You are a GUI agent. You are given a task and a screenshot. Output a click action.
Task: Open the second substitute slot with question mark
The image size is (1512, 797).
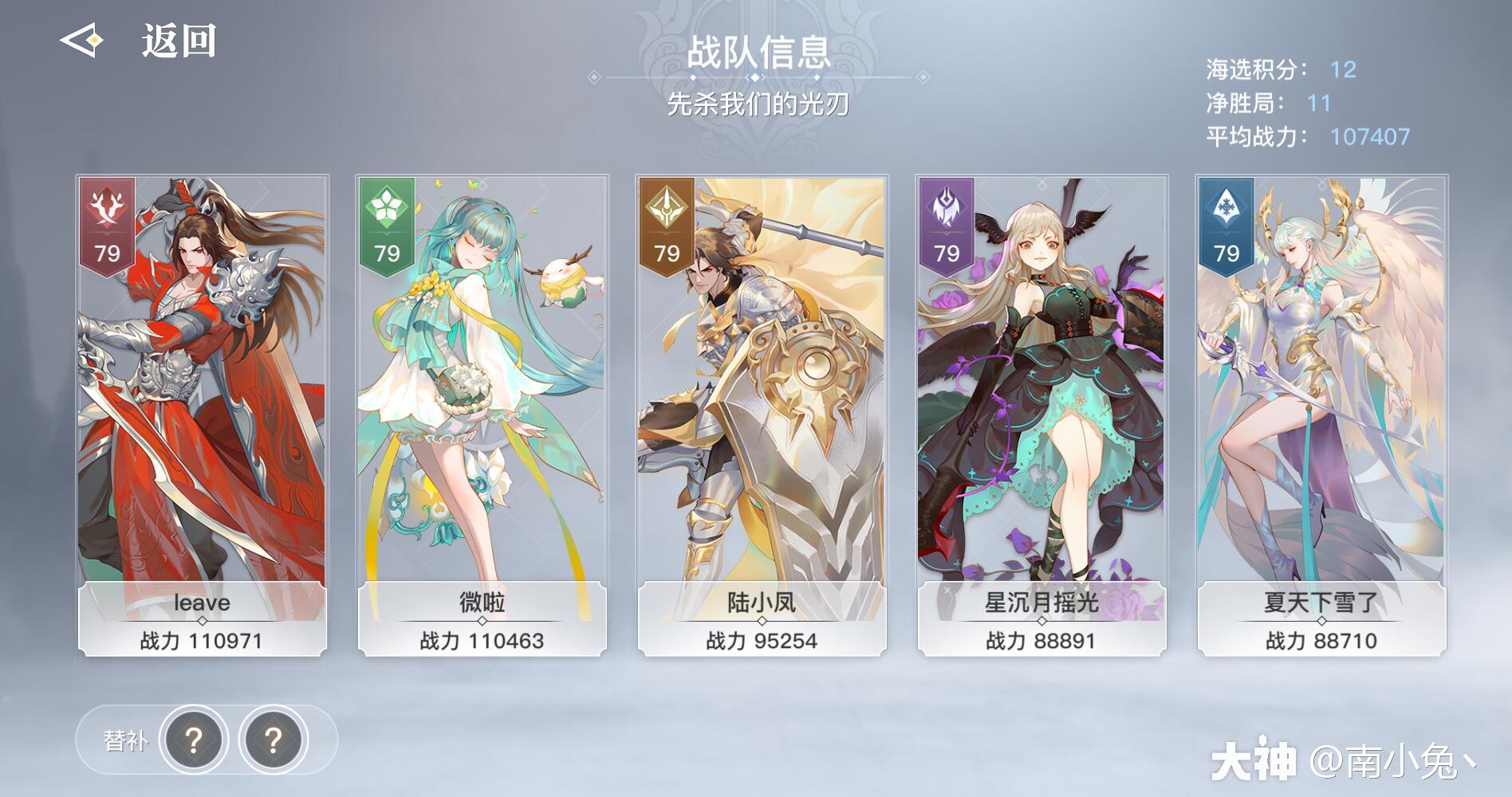point(274,740)
